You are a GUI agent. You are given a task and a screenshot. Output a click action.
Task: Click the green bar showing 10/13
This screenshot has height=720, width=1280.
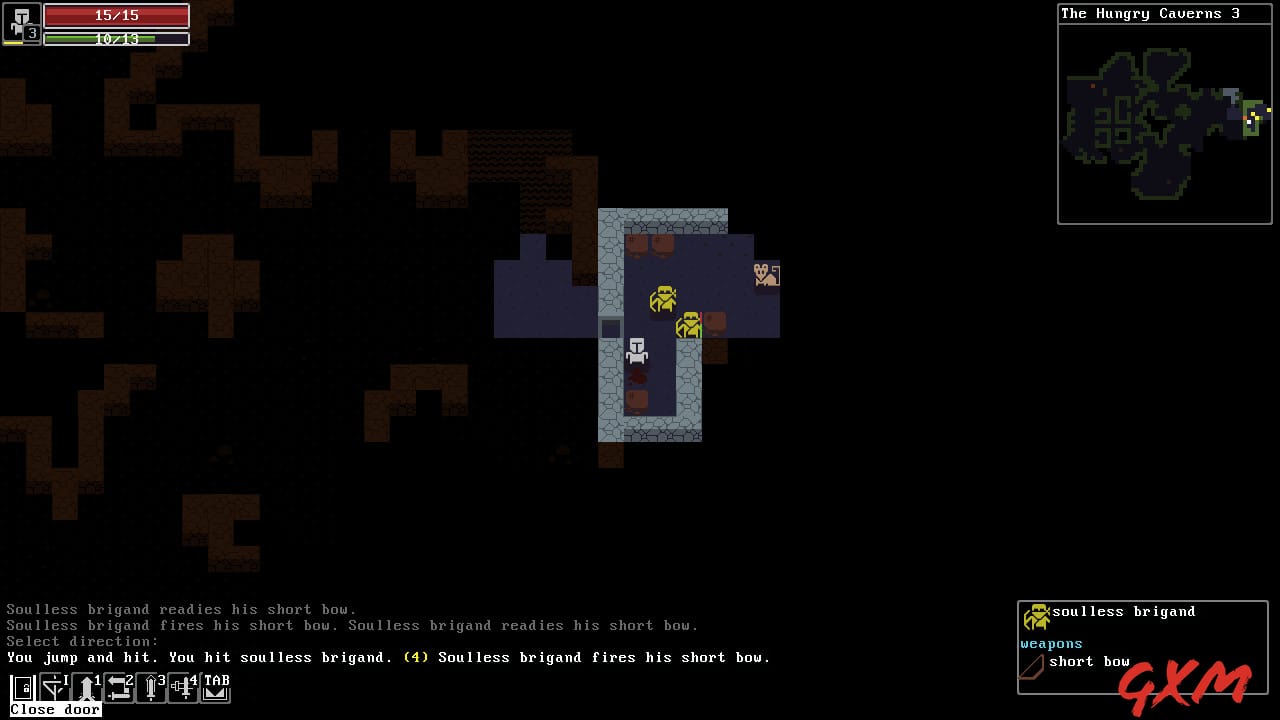(115, 39)
